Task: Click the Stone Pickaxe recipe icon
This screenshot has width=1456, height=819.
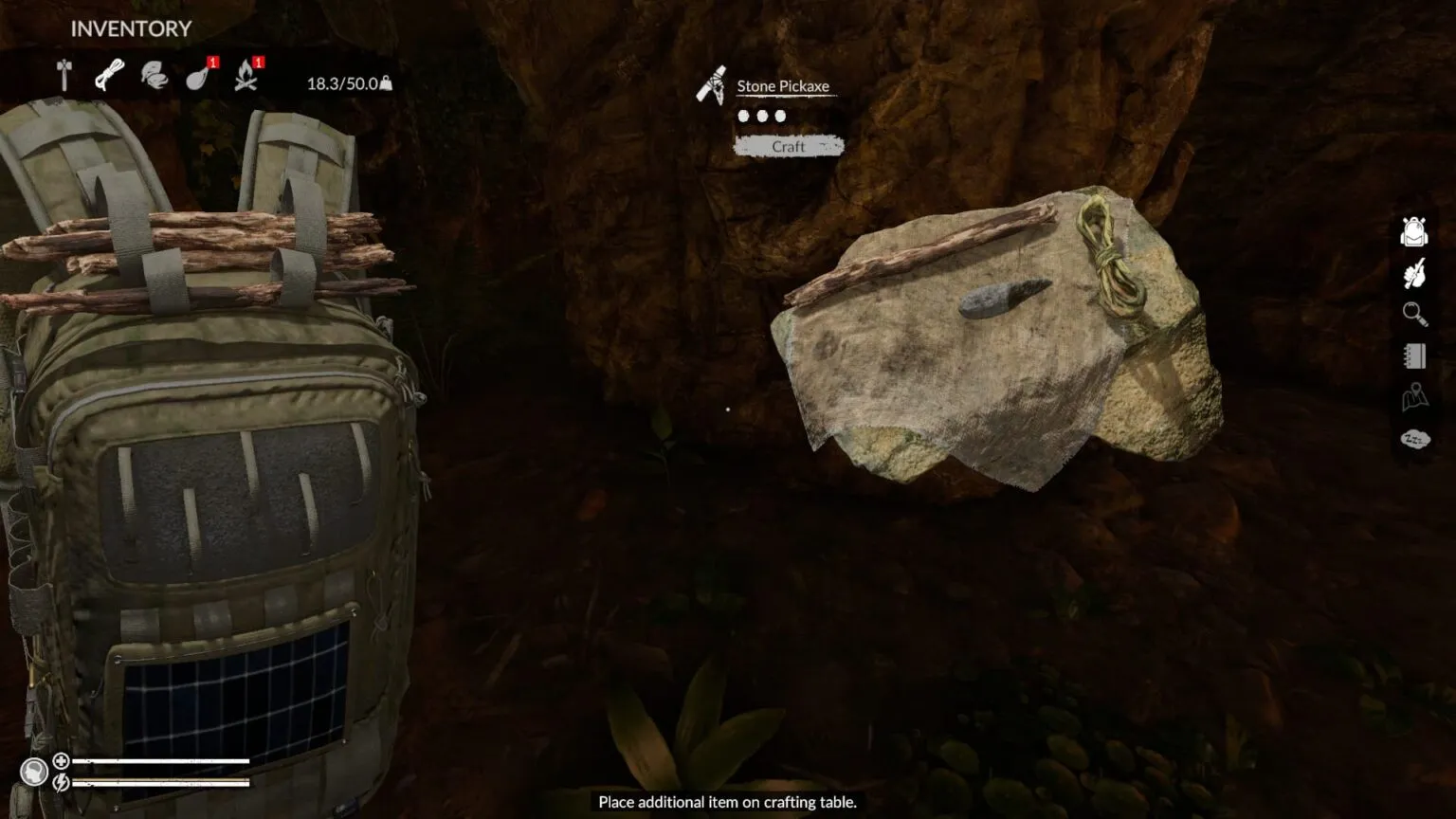Action: (711, 84)
